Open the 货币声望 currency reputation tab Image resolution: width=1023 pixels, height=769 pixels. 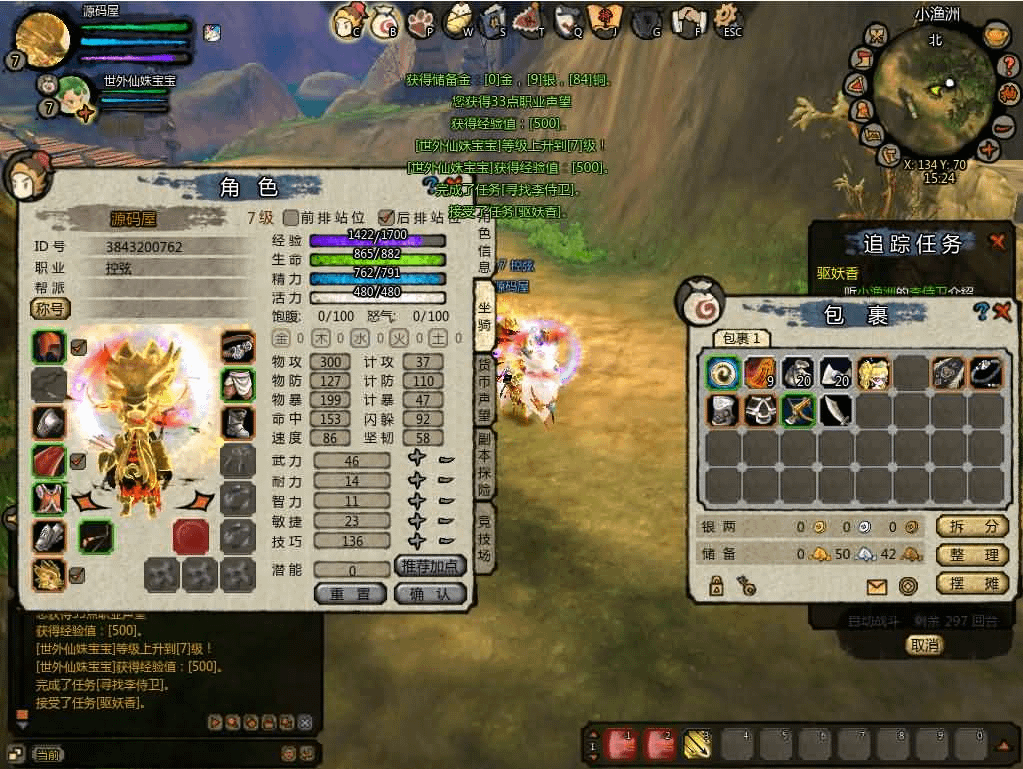pyautogui.click(x=483, y=390)
